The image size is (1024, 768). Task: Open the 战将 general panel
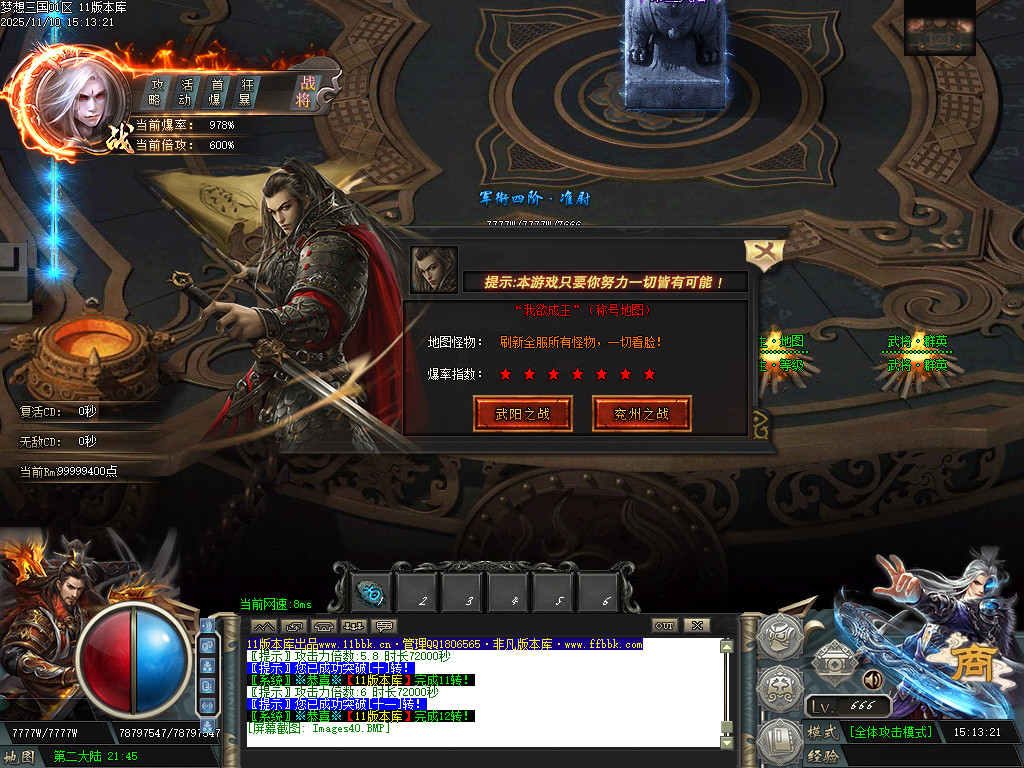coord(303,92)
